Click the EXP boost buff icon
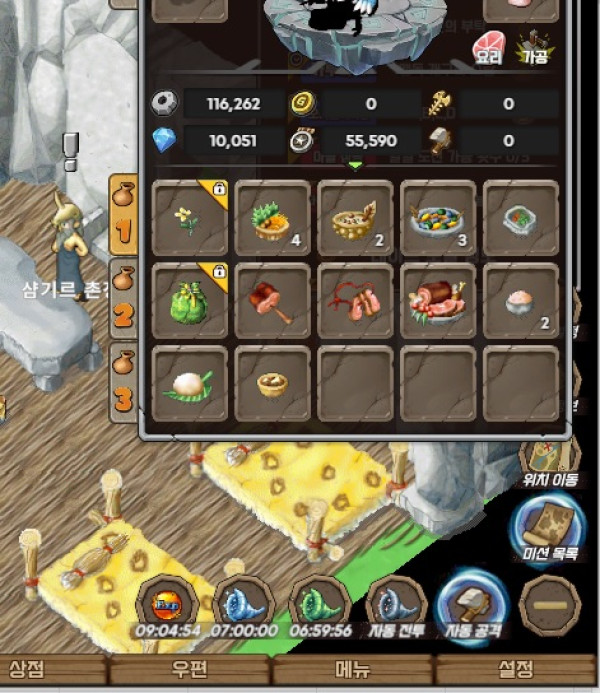 tap(165, 606)
